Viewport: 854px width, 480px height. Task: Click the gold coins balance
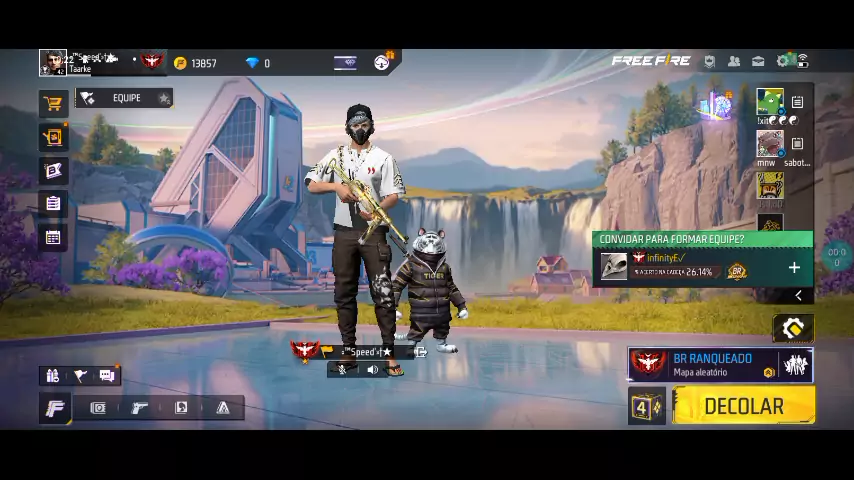click(195, 63)
